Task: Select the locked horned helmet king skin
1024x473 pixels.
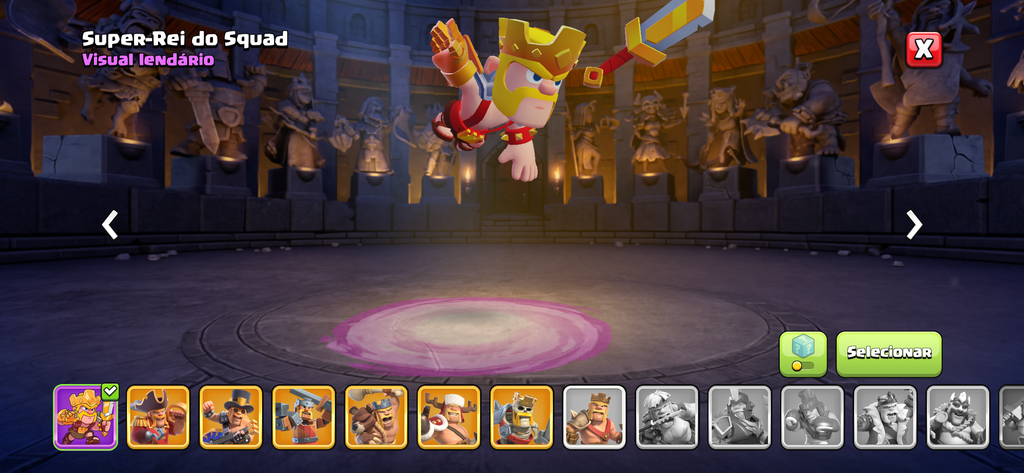Action: 958,417
